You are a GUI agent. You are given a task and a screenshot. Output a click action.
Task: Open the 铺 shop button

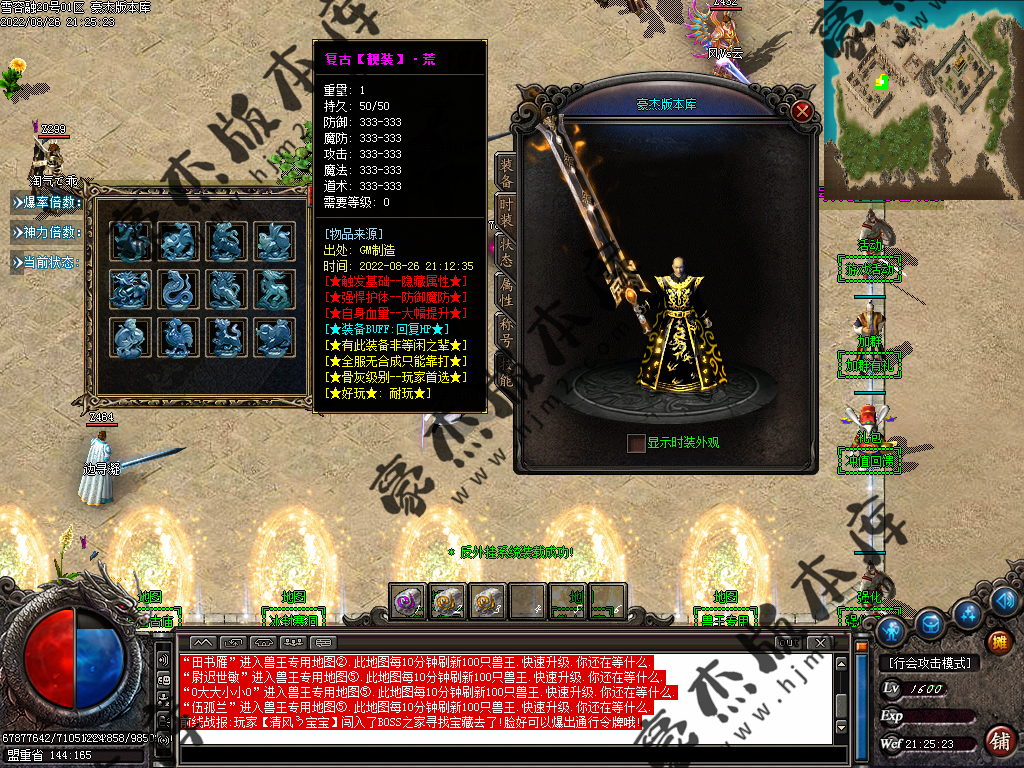(999, 741)
